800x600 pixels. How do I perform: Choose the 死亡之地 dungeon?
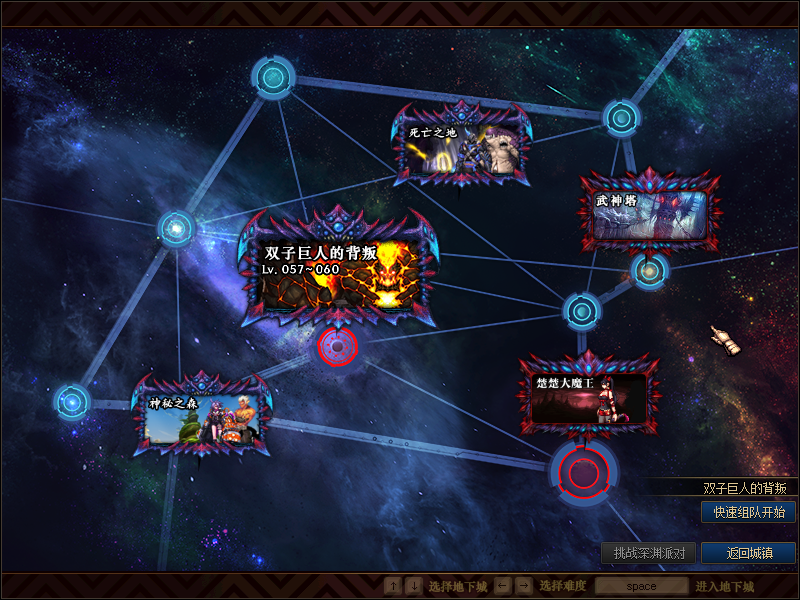click(463, 146)
